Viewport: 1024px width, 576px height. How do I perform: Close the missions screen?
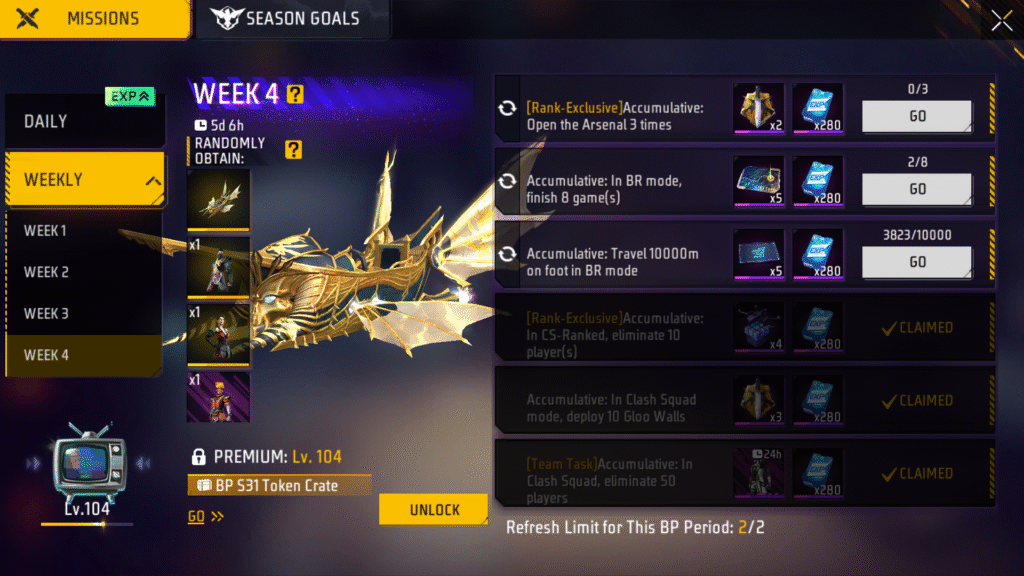[x=1001, y=21]
